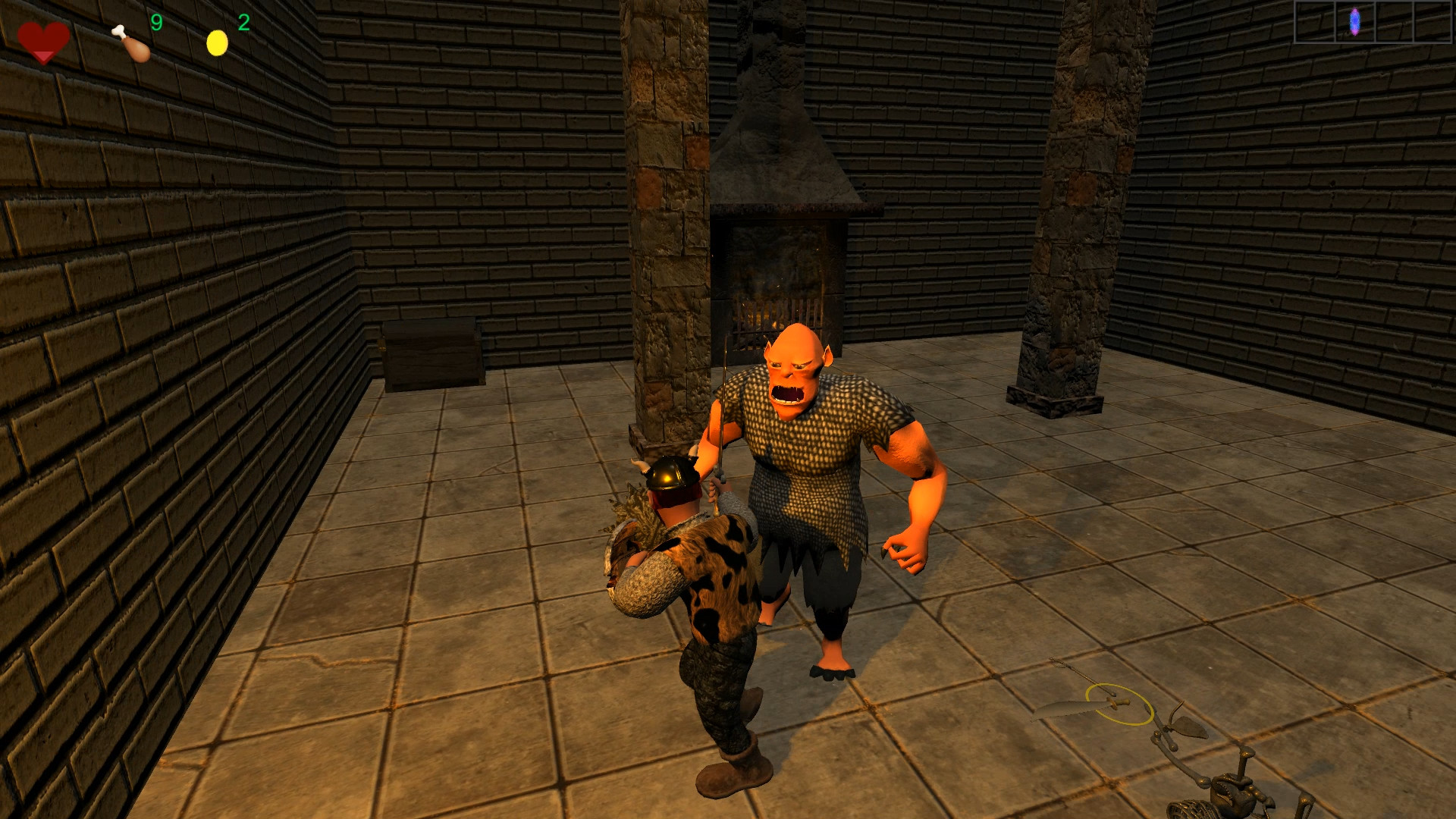Select the blue crystal in the hotbar
Screen dimensions: 1456x819
coord(1354,21)
